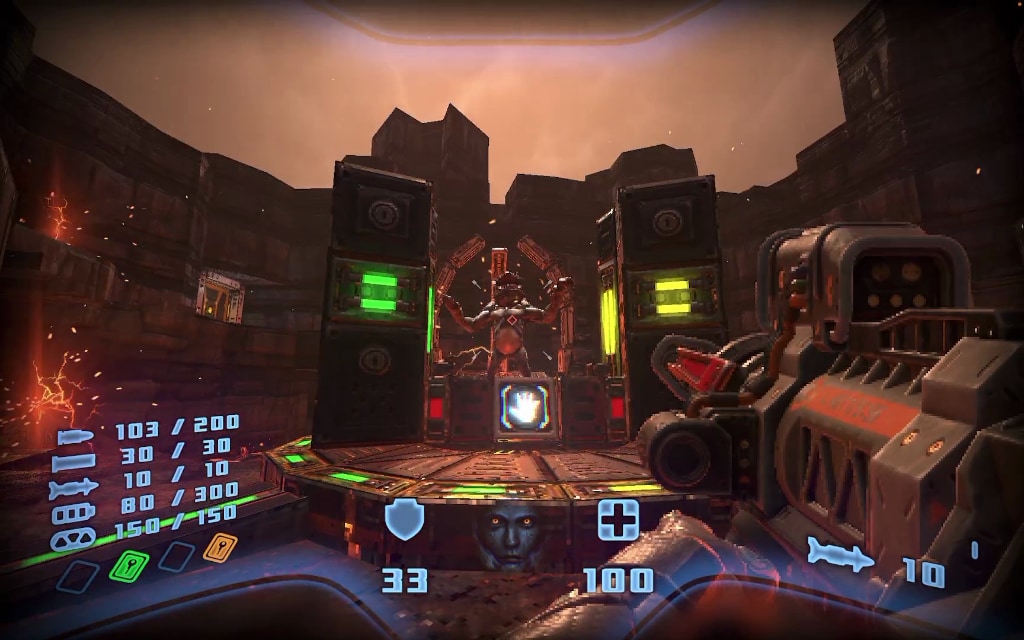The width and height of the screenshot is (1024, 640).
Task: Click the equipped rocket icon next to the weapon
Action: click(840, 553)
